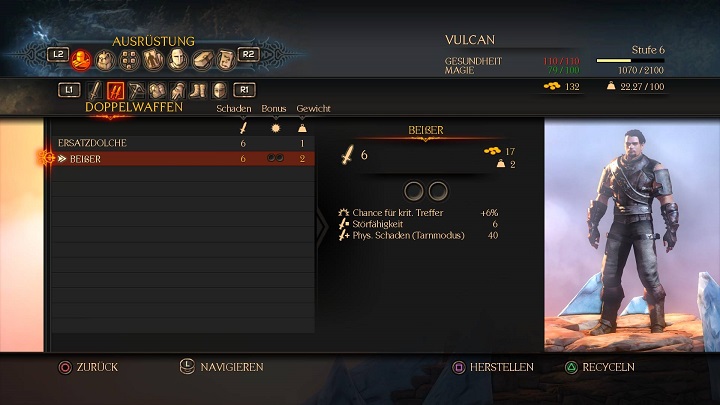720x405 pixels.
Task: Open the face mask character tab
Action: coord(178,61)
